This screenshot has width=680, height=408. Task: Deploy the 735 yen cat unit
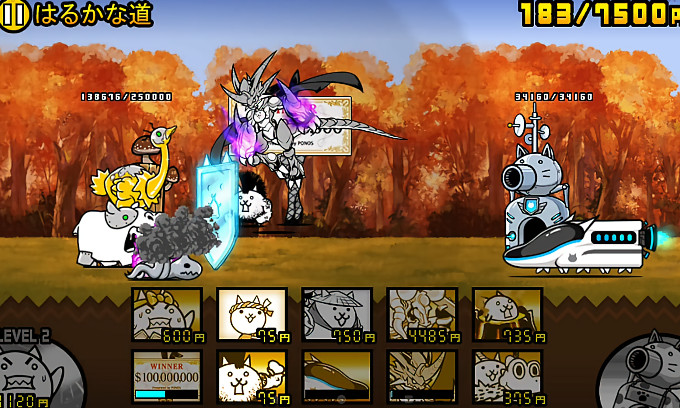507,314
